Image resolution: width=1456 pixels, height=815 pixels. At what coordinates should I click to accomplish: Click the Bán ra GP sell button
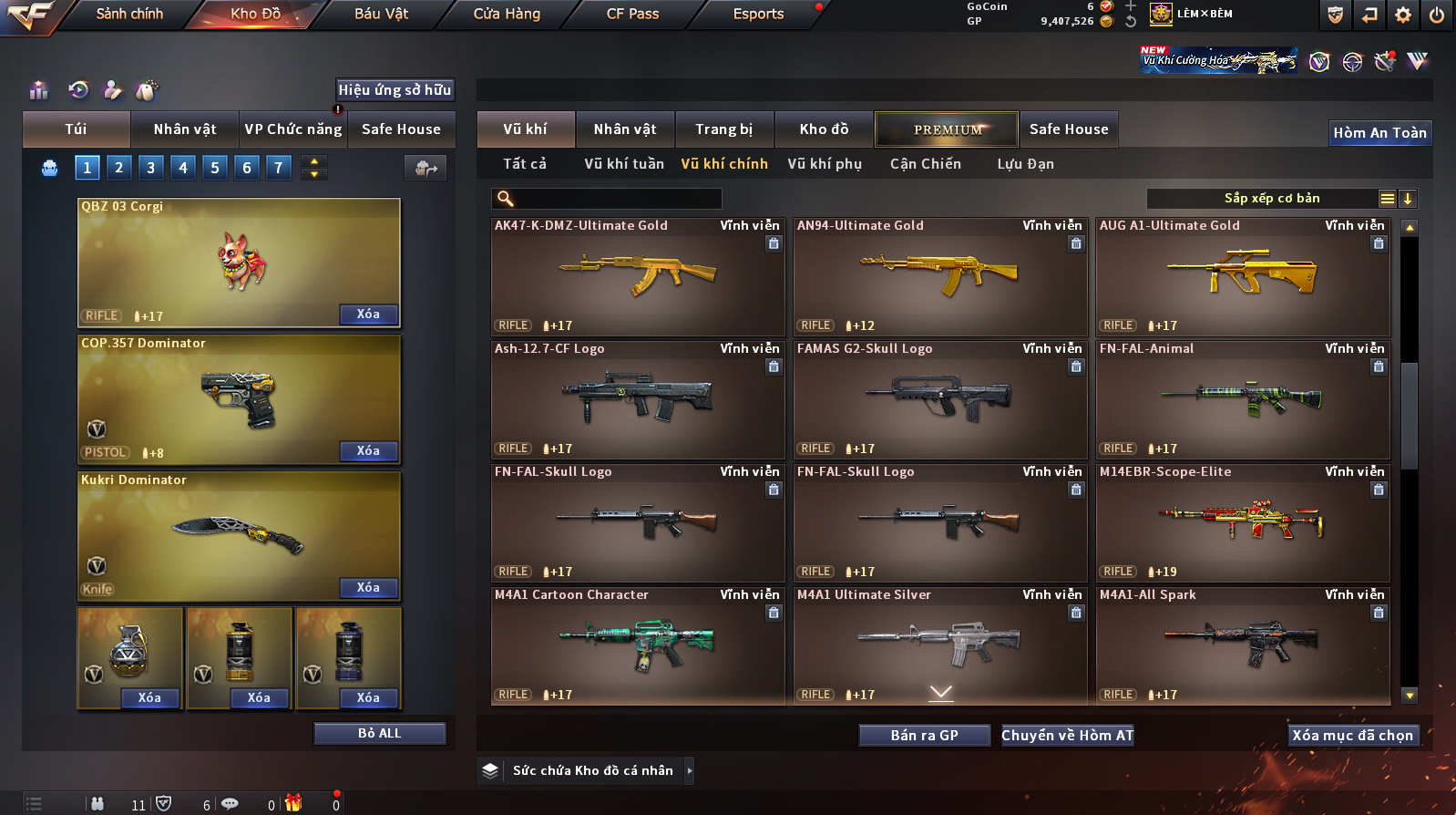click(924, 736)
